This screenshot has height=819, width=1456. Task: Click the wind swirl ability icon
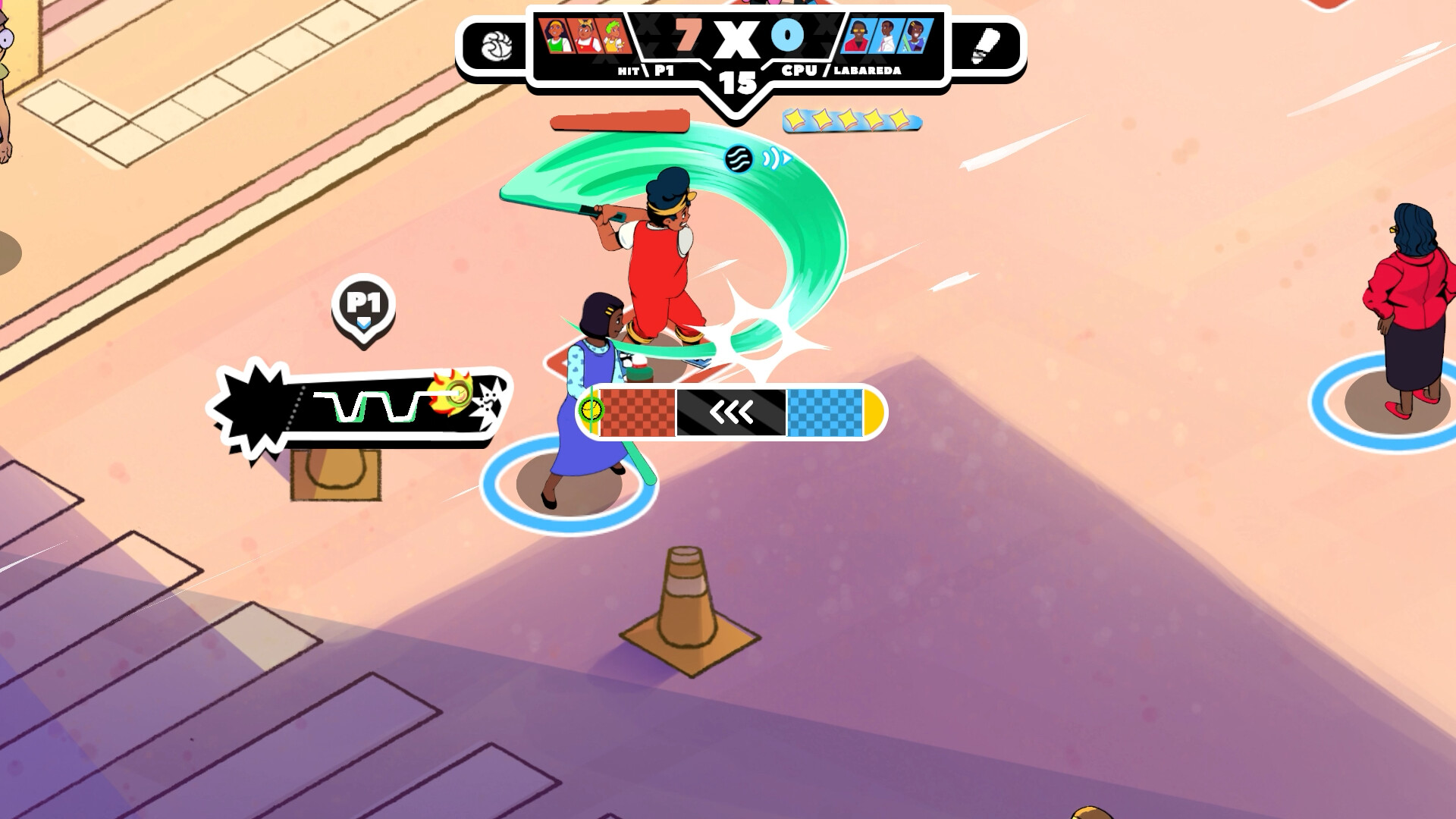(x=739, y=158)
